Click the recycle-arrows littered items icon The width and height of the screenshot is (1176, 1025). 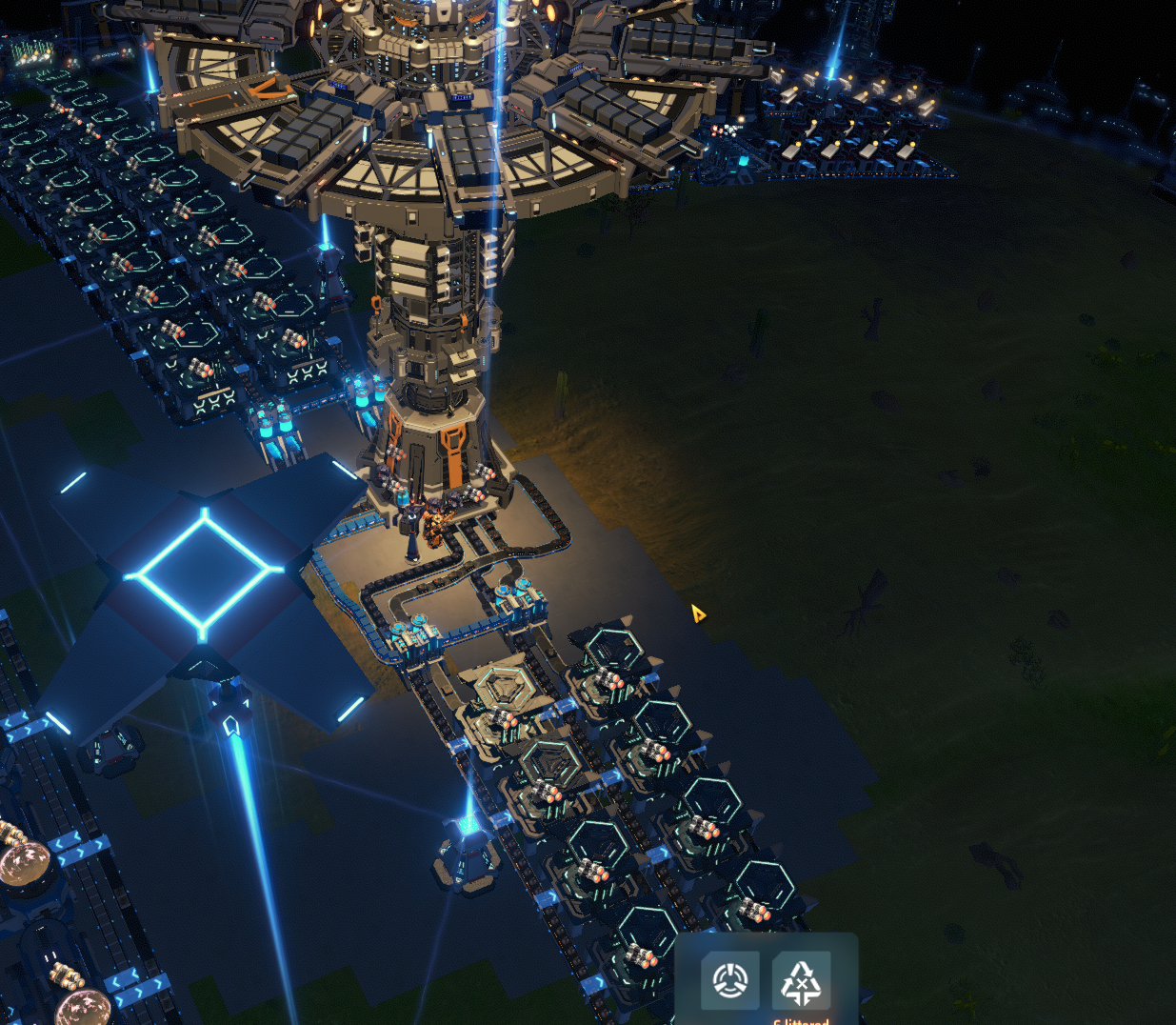click(x=801, y=981)
